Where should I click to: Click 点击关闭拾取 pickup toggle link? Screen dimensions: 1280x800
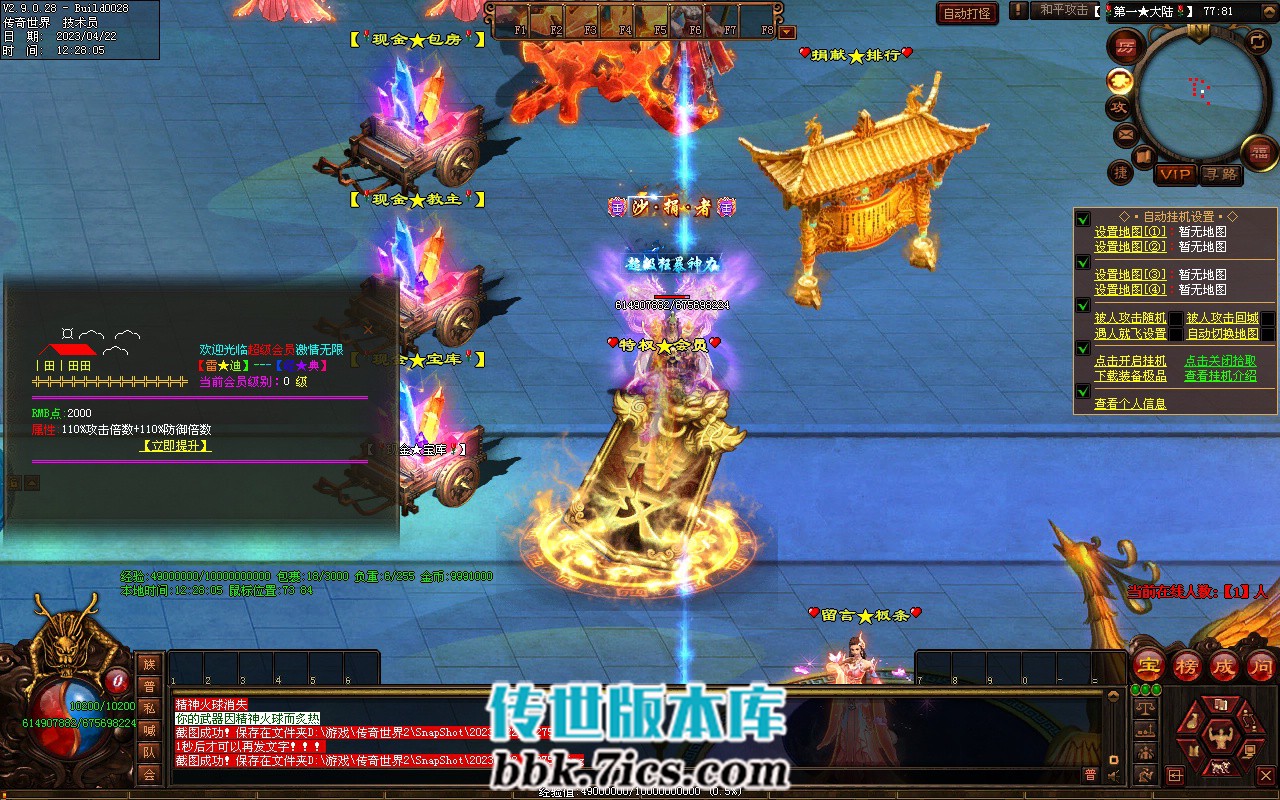[x=1220, y=361]
